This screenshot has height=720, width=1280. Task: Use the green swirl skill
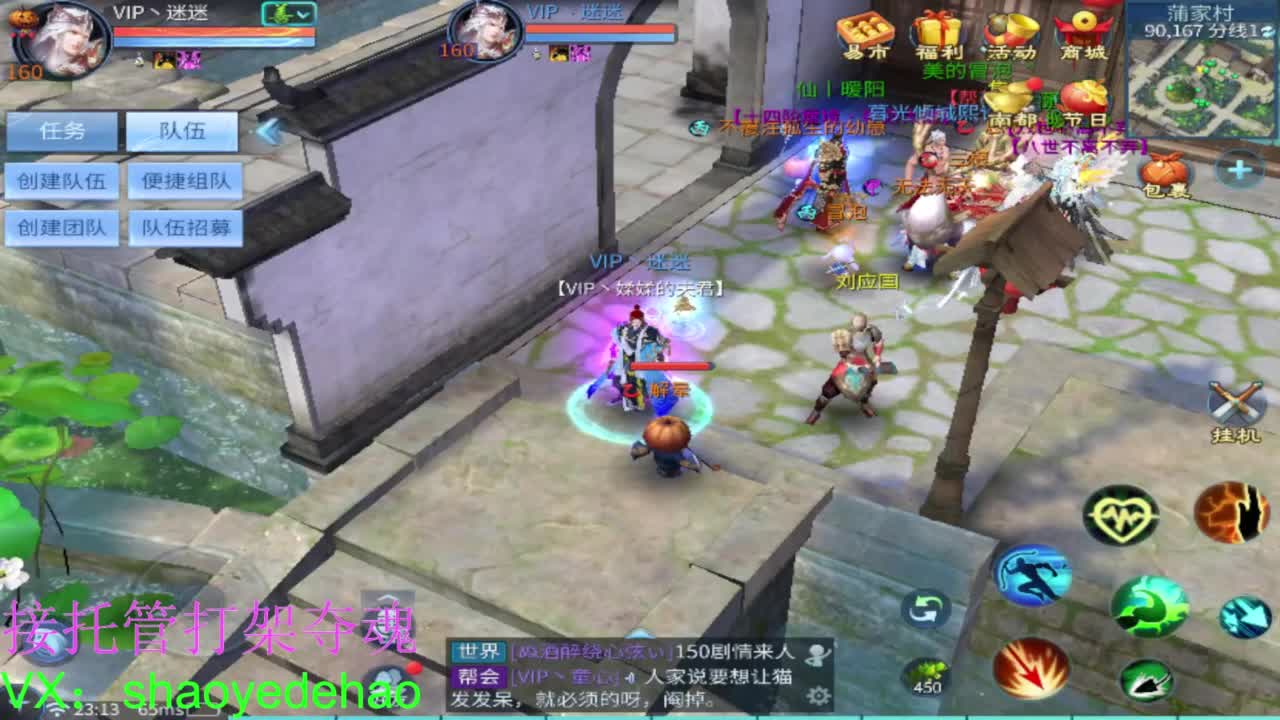pos(1151,608)
